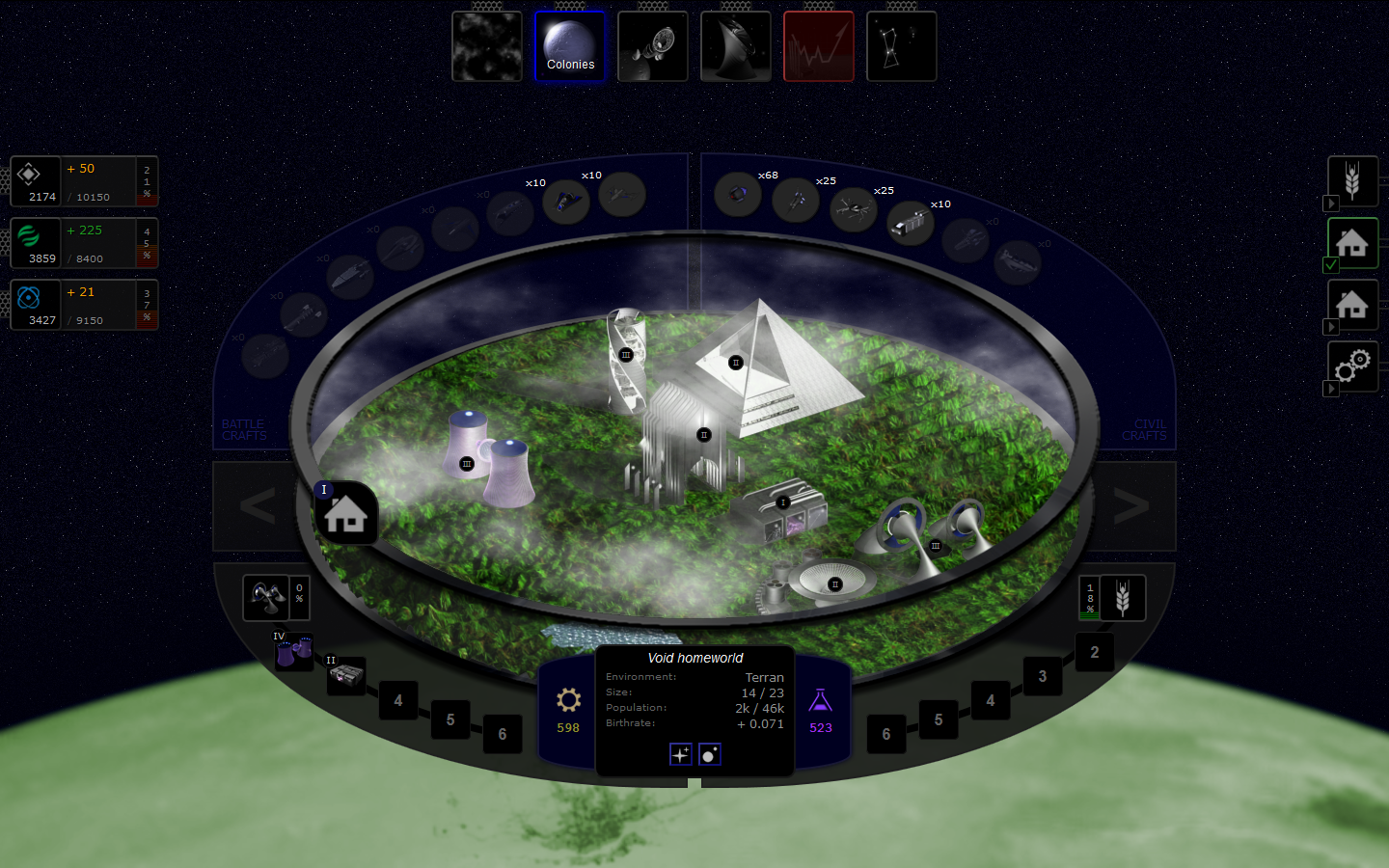
Task: Select the wheat agriculture icon in the right sidebar
Action: coord(1352,180)
